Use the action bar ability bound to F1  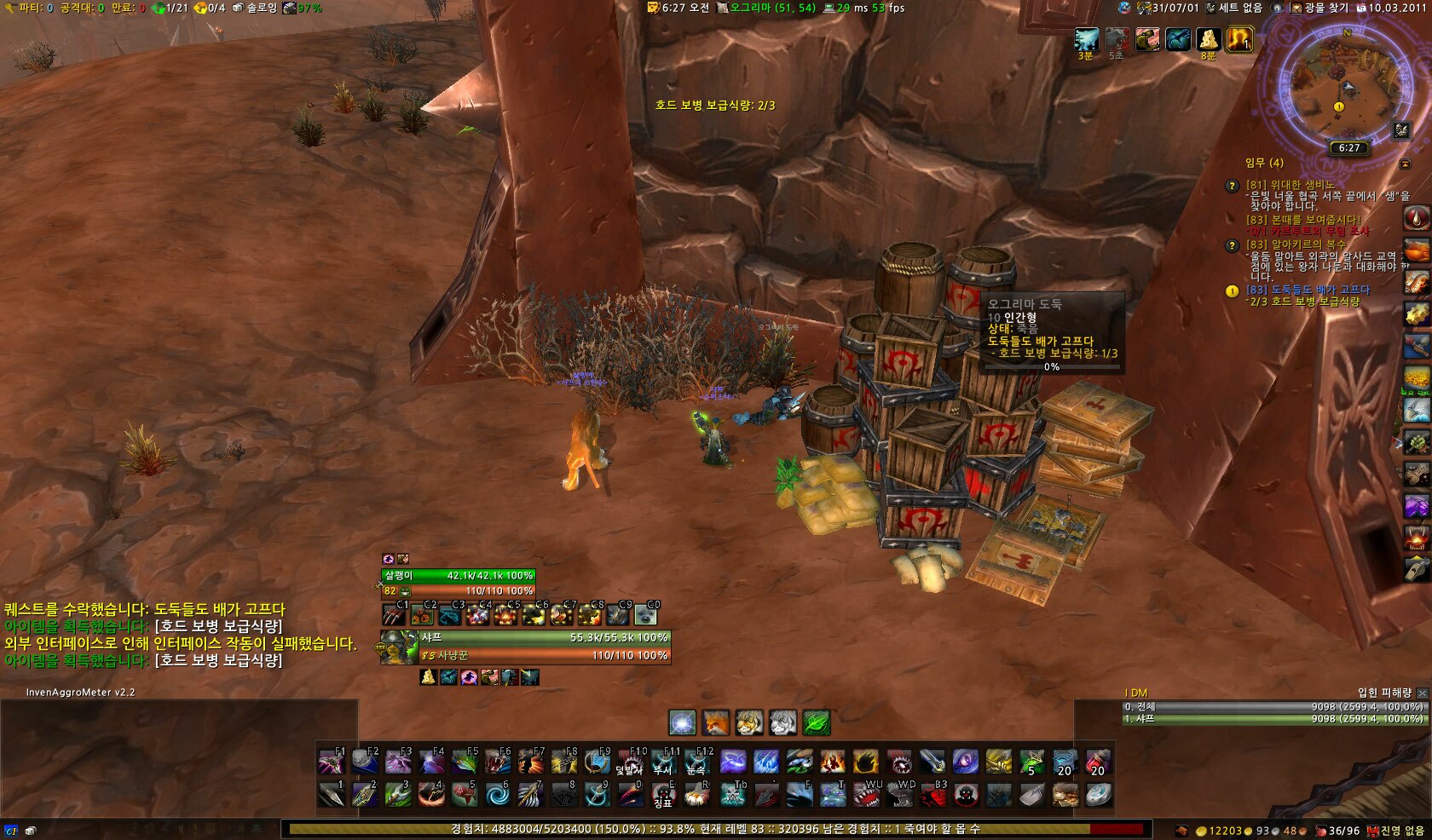click(332, 761)
